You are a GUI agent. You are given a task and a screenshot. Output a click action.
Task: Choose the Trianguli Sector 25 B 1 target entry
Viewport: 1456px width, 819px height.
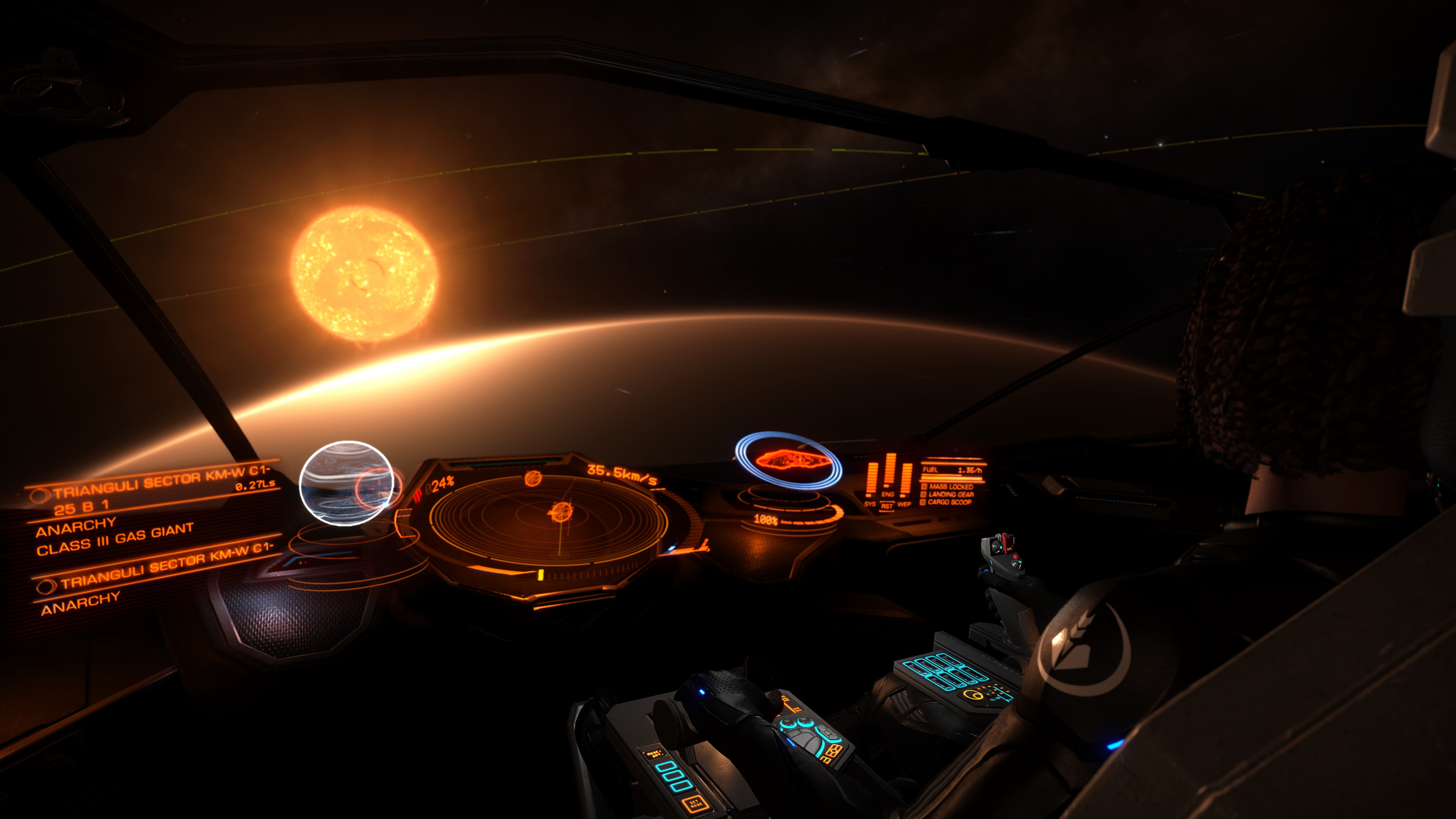click(x=152, y=492)
